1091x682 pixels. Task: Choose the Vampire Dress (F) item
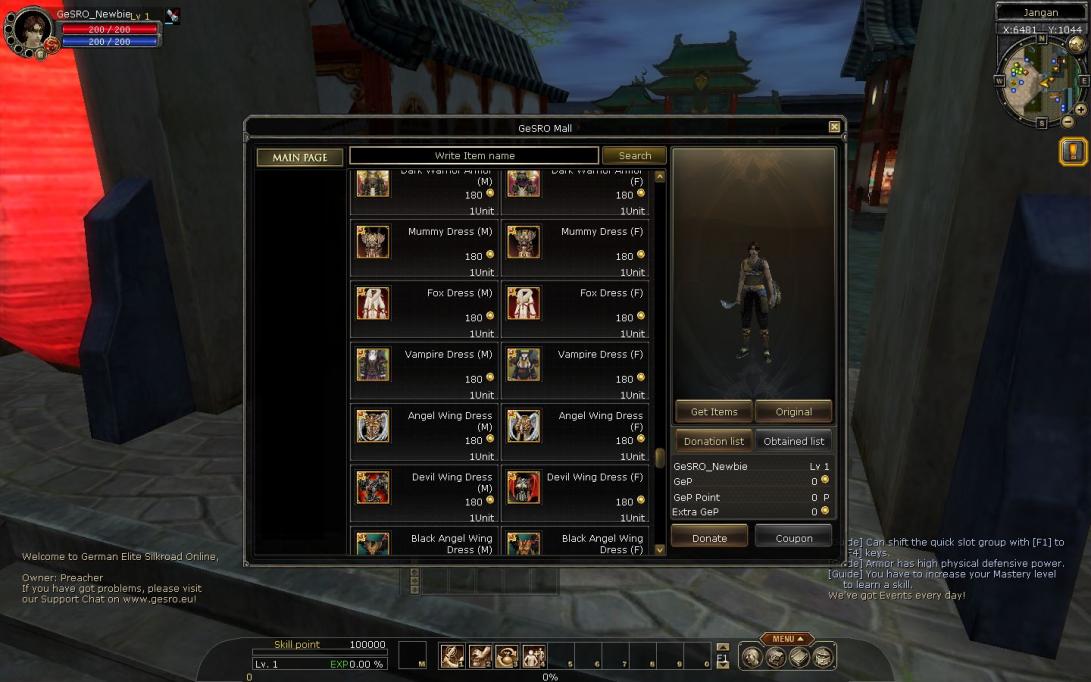(575, 371)
